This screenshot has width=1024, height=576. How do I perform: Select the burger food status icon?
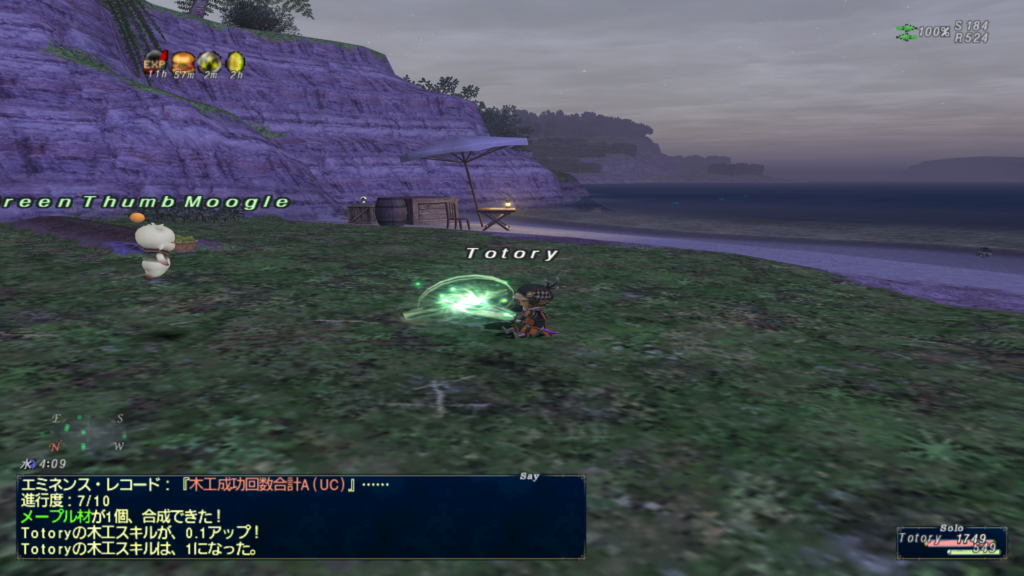click(182, 61)
